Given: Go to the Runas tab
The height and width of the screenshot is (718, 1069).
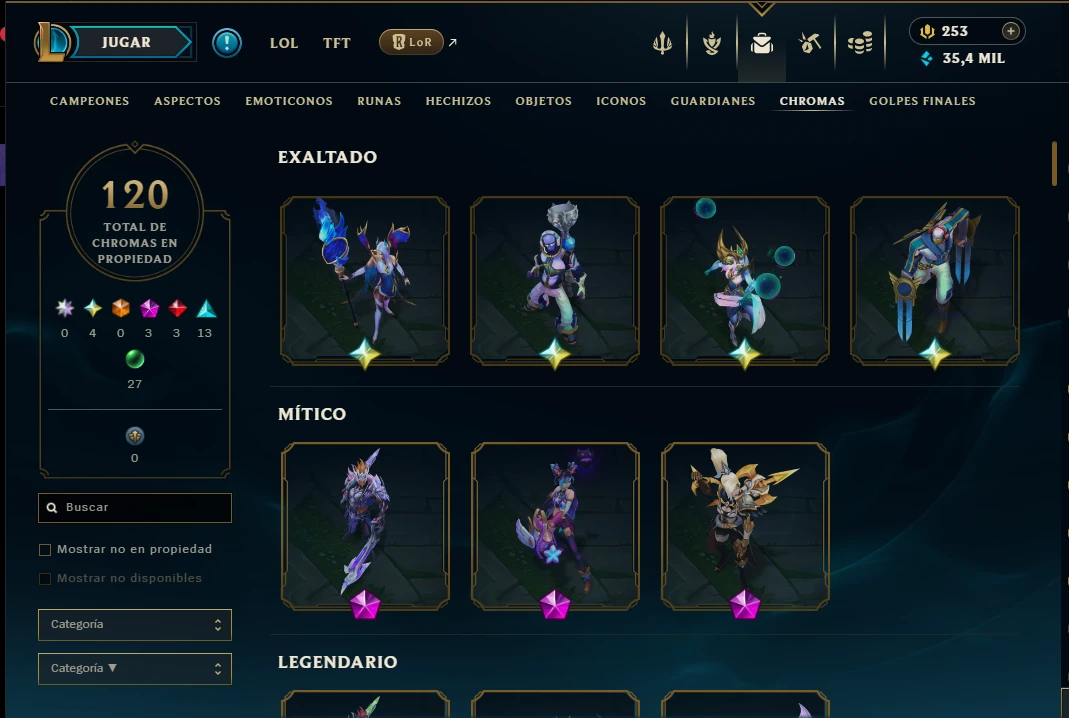Looking at the screenshot, I should pyautogui.click(x=379, y=101).
